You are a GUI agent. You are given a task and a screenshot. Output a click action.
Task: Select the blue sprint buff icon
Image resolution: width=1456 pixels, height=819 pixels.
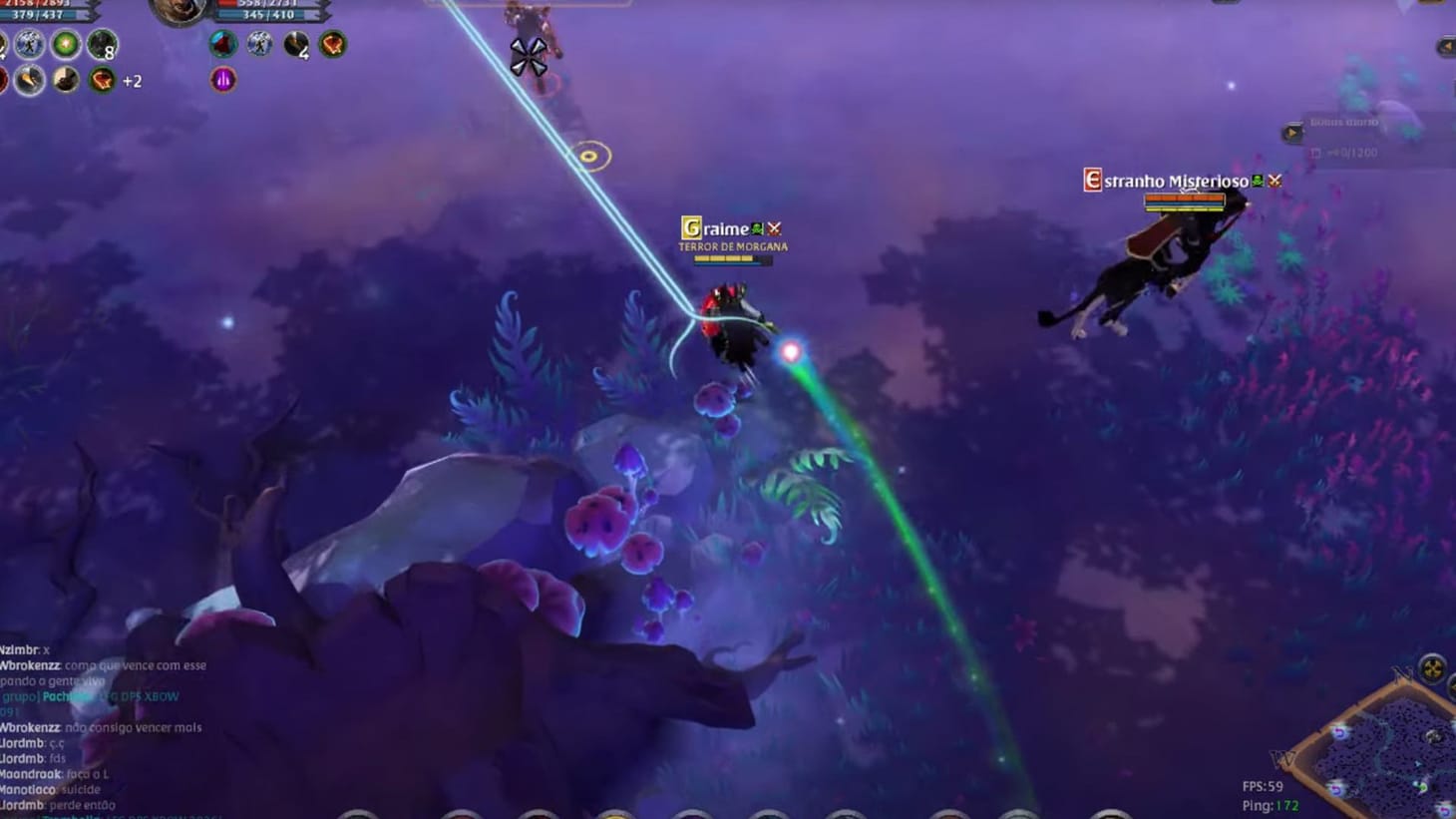coord(29,44)
